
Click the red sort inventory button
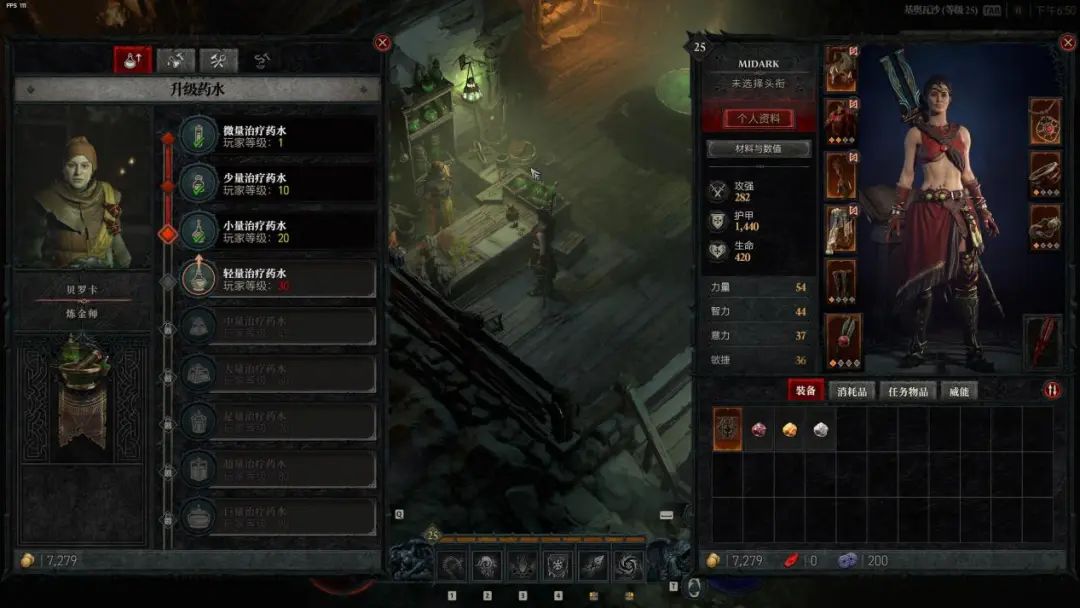tap(1052, 390)
